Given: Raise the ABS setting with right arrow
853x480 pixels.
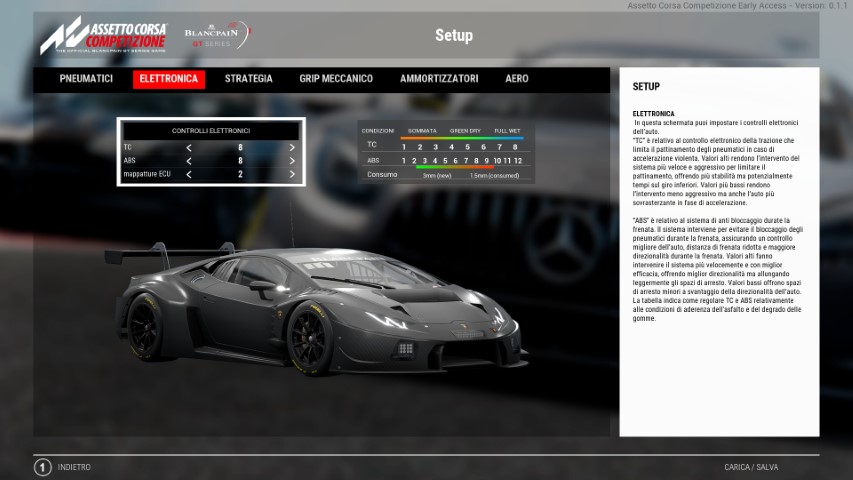Looking at the screenshot, I should pyautogui.click(x=292, y=160).
